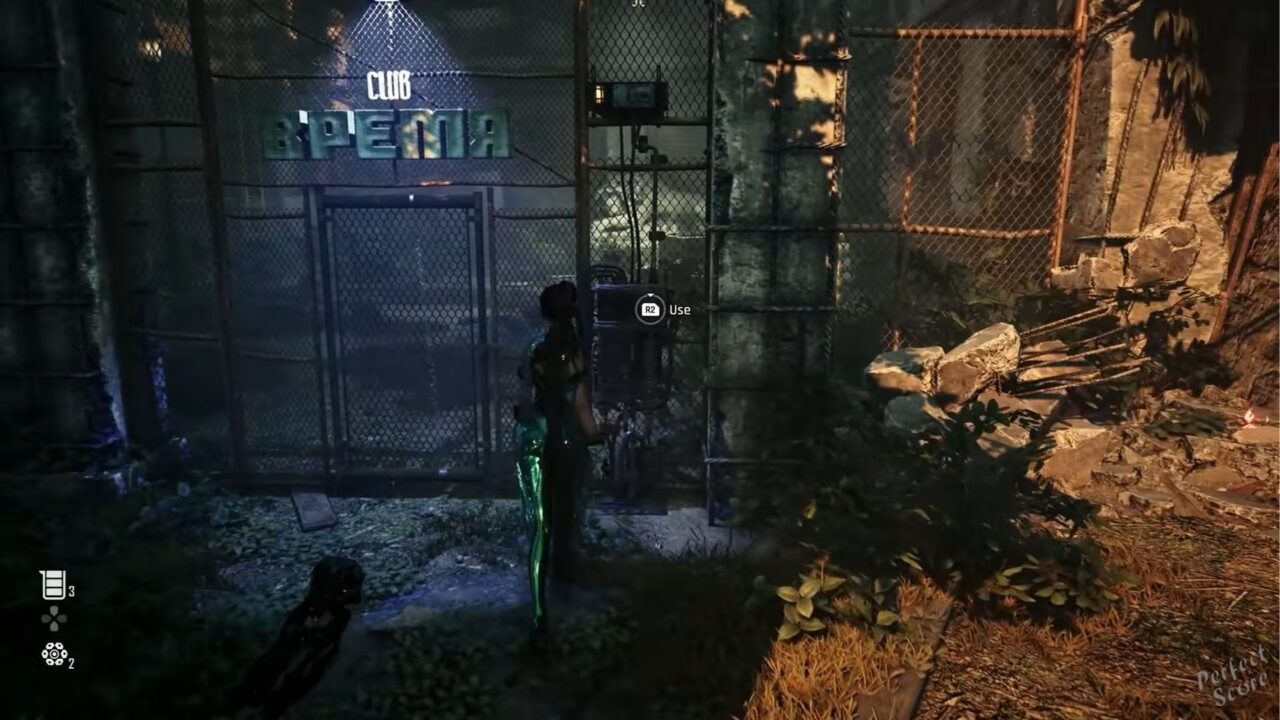Viewport: 1280px width, 720px height.
Task: Click the item count 2 beside the grenade
Action: (71, 663)
